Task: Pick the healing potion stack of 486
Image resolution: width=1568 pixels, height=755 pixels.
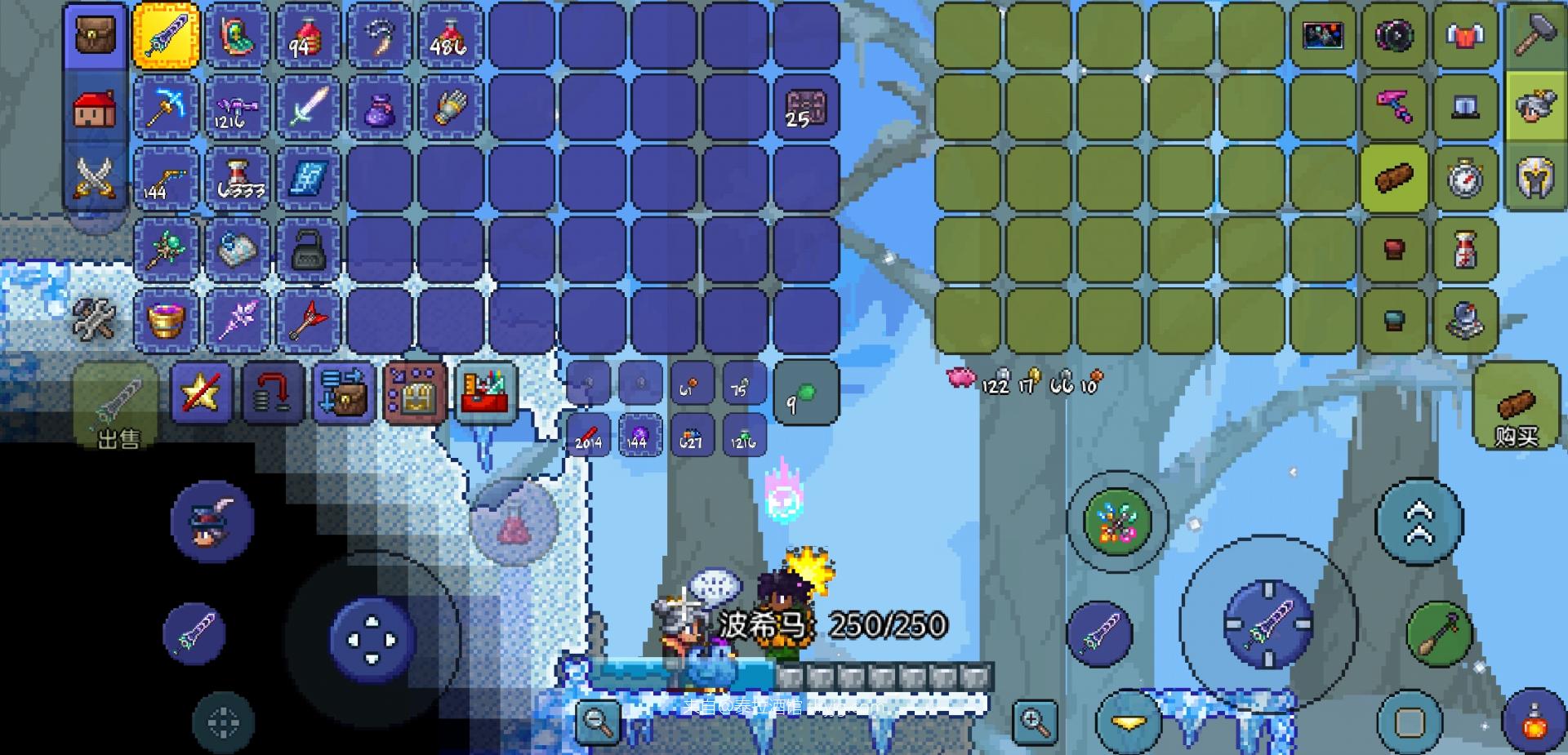Action: tap(450, 36)
